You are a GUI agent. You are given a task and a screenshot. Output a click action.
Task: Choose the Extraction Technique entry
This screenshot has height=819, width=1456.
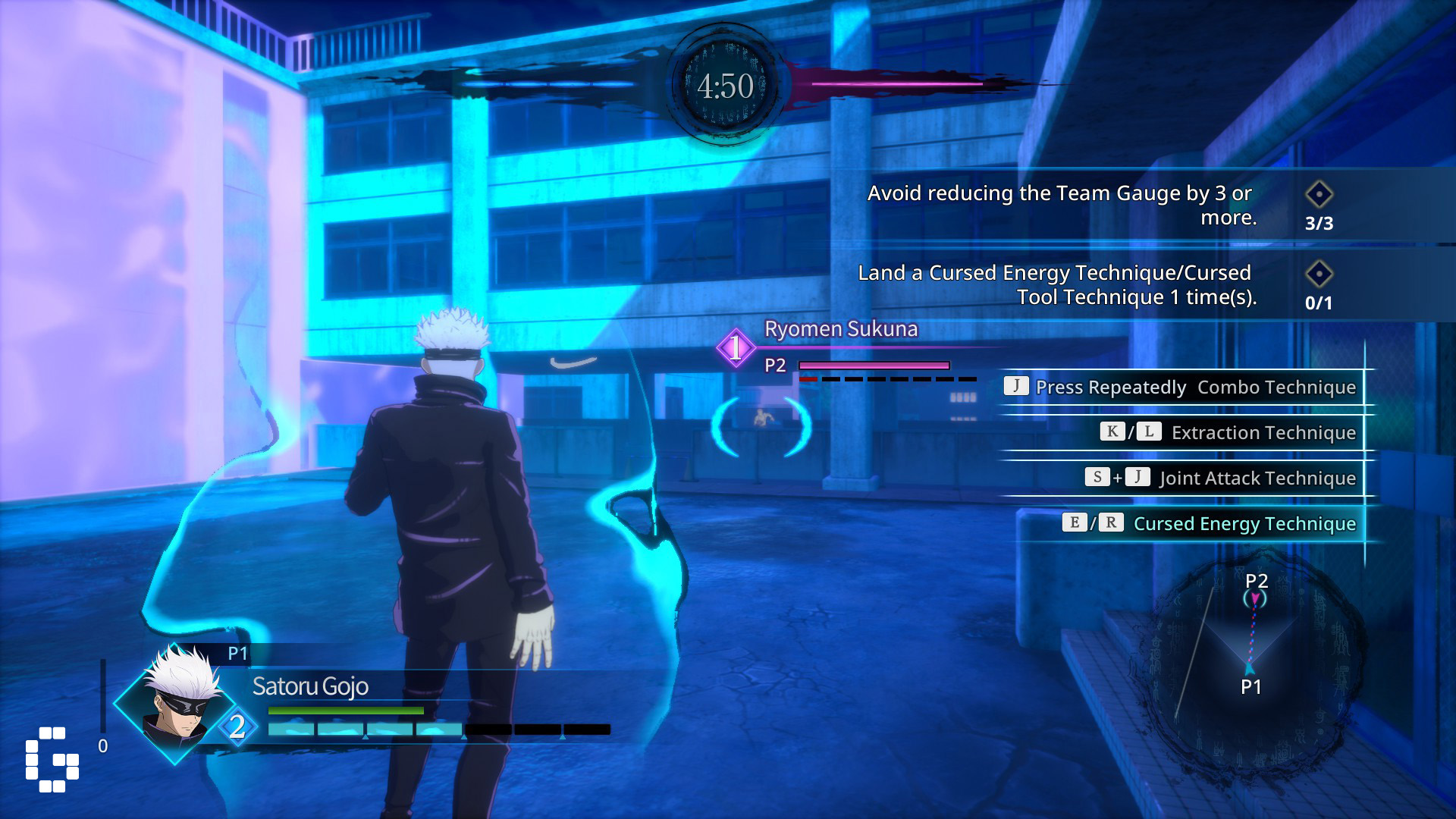click(x=1227, y=432)
